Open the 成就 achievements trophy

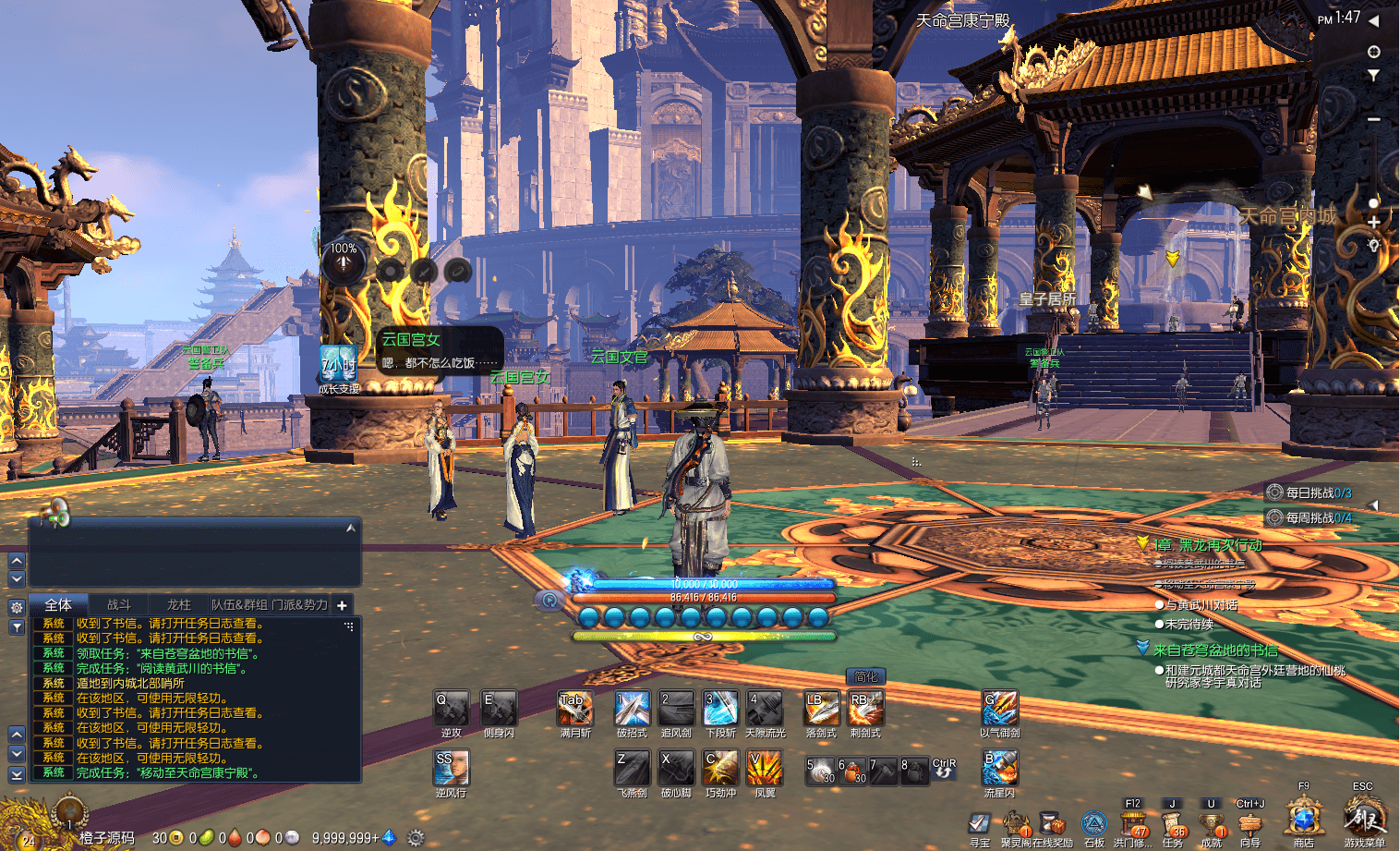coord(1212,824)
